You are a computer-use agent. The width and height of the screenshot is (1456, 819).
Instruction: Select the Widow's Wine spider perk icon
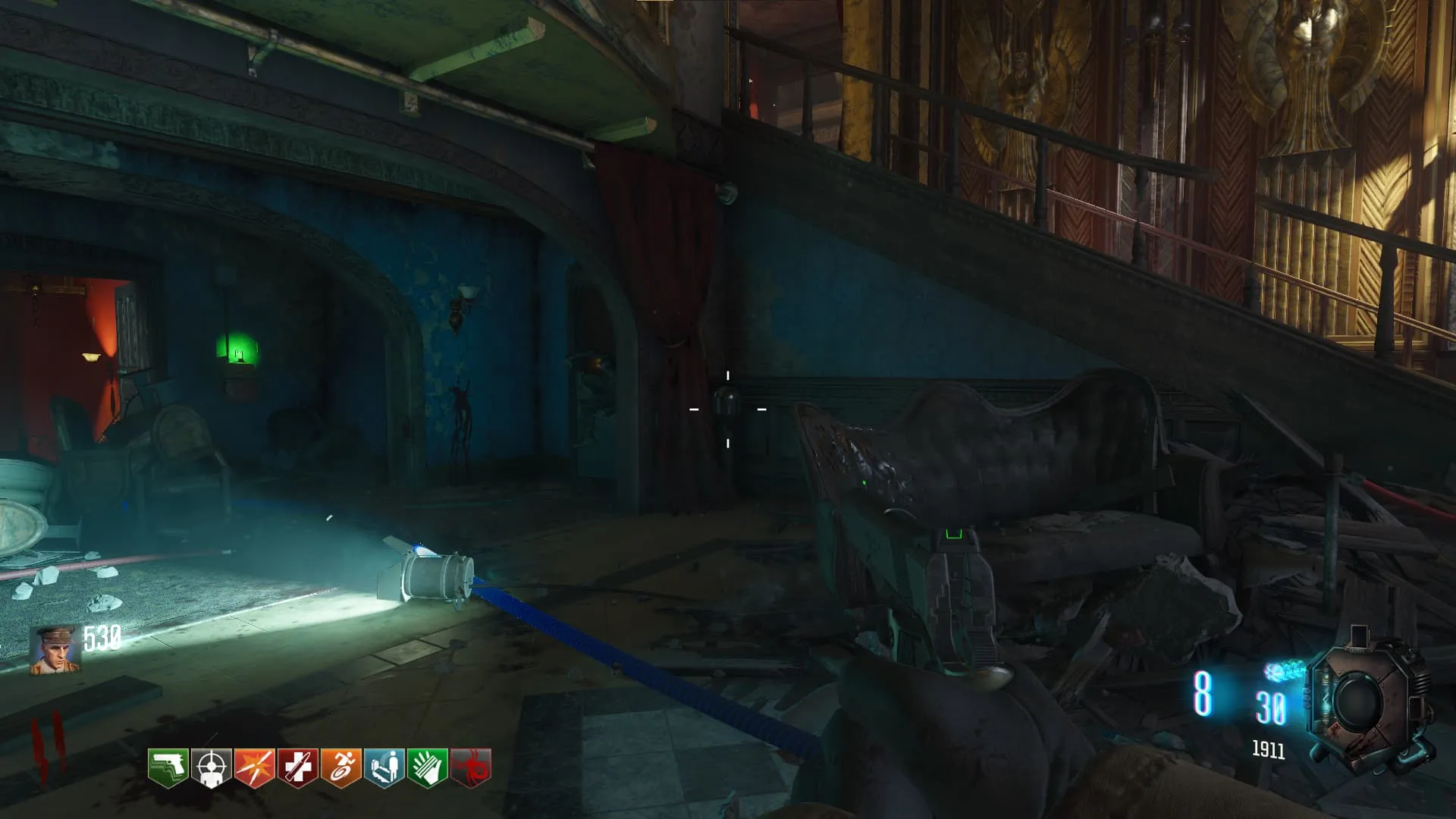tap(471, 767)
